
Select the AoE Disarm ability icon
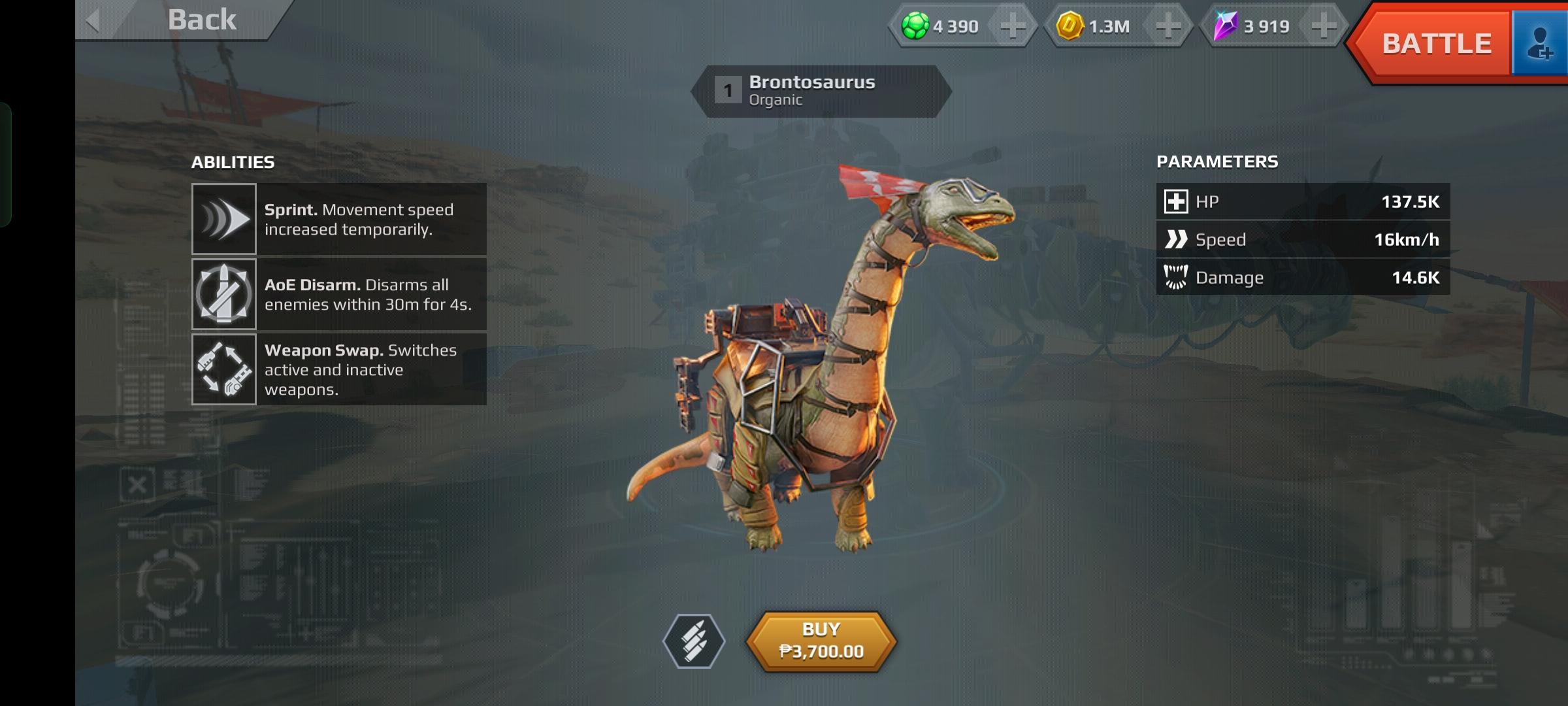click(224, 294)
